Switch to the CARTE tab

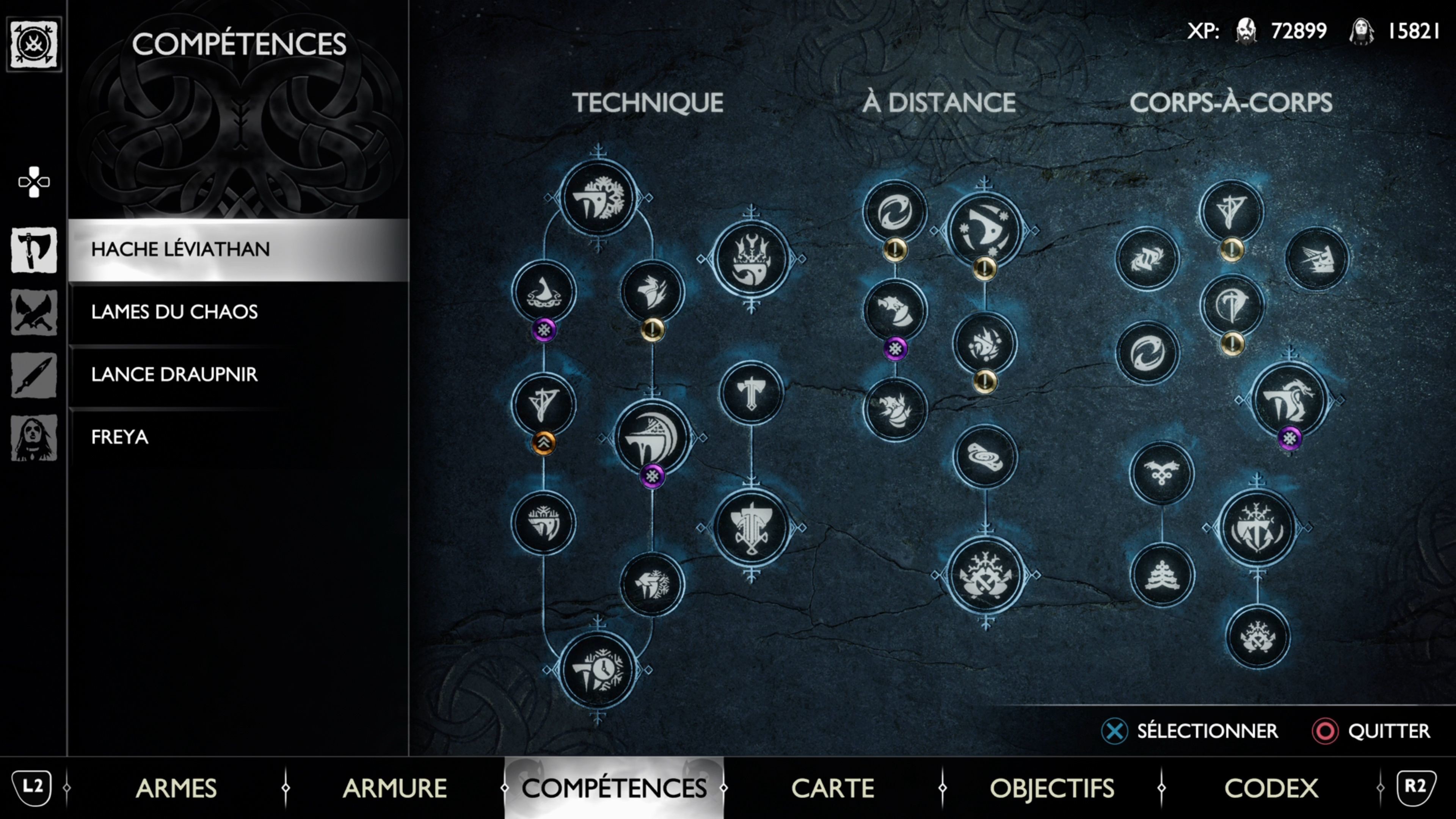pyautogui.click(x=832, y=789)
